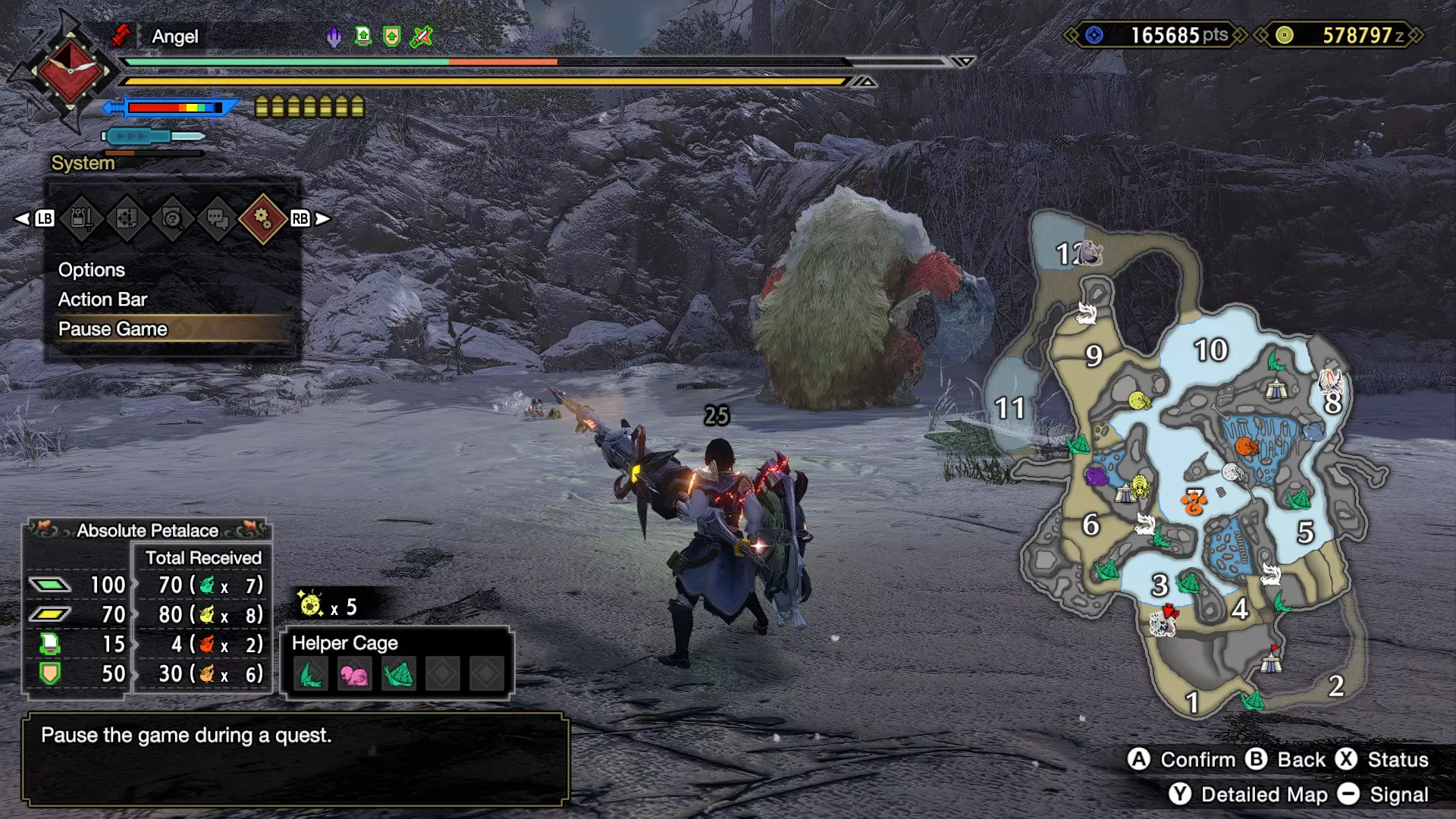Click the monster icon at area 12

click(1089, 252)
